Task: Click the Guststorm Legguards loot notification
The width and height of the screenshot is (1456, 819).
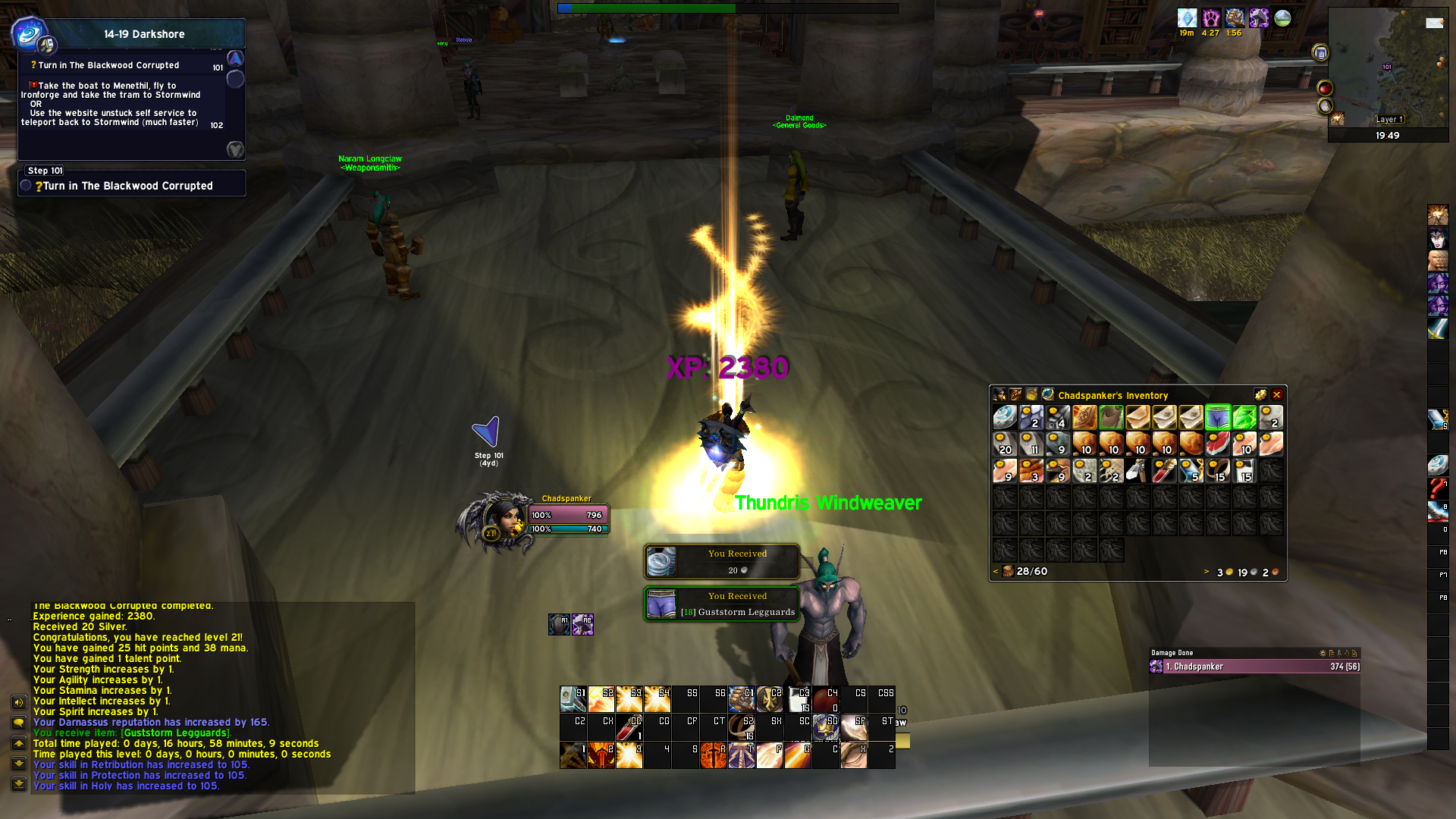Action: [722, 605]
